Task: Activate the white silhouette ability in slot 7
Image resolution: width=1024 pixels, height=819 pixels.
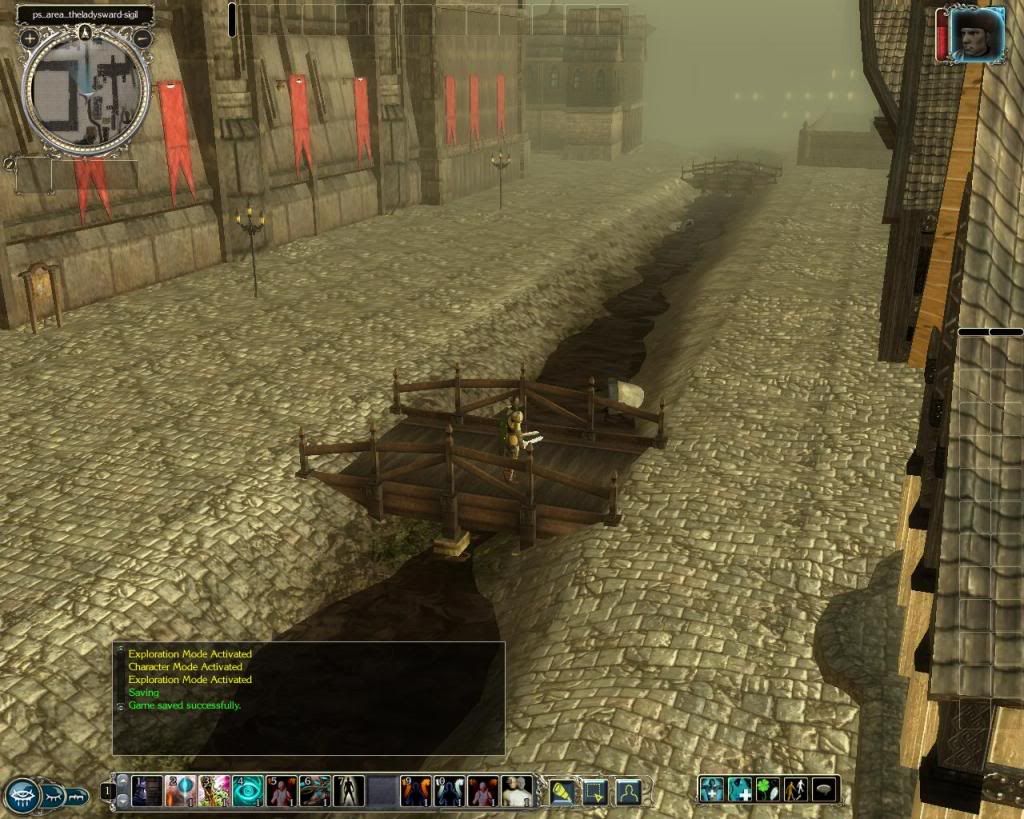Action: (x=349, y=791)
